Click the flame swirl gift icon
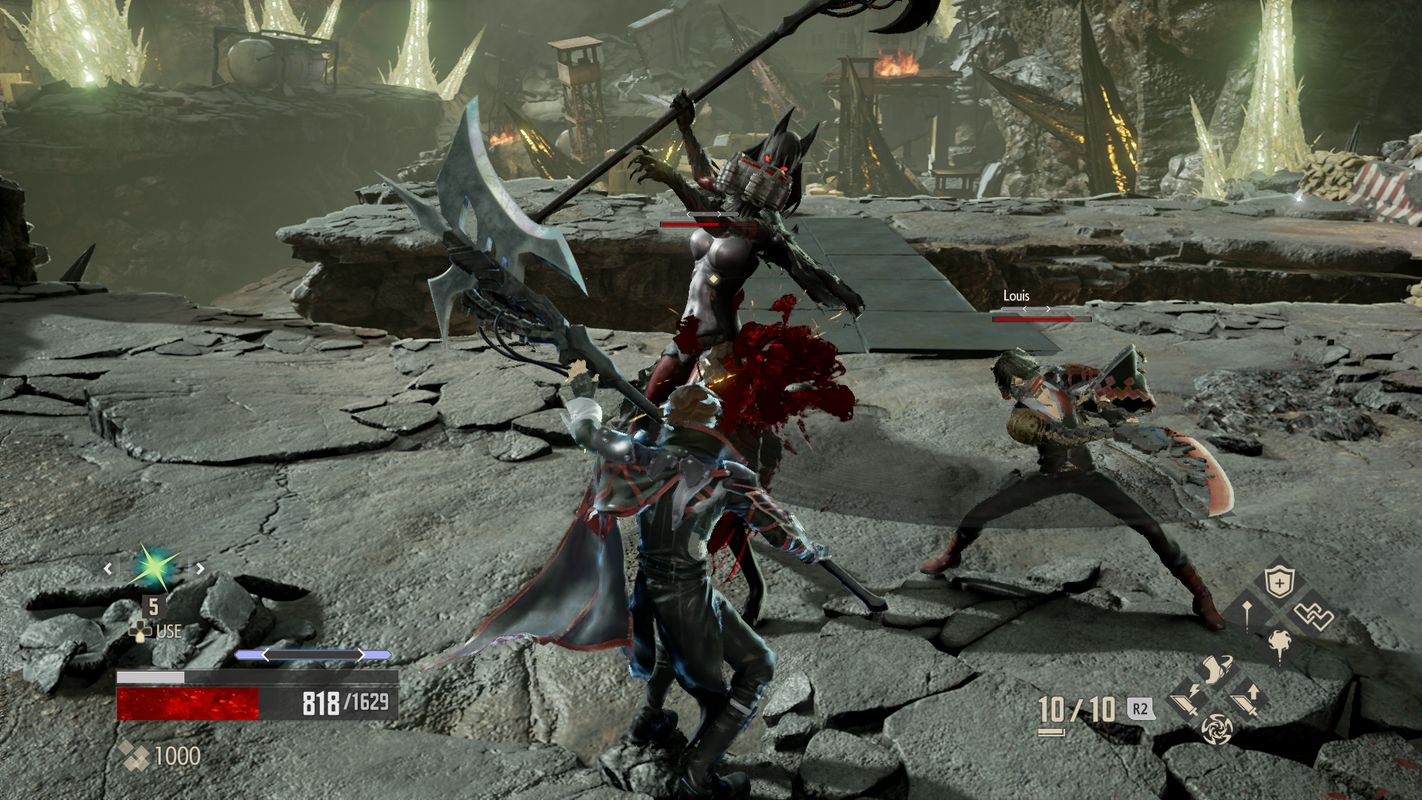 (1280, 642)
